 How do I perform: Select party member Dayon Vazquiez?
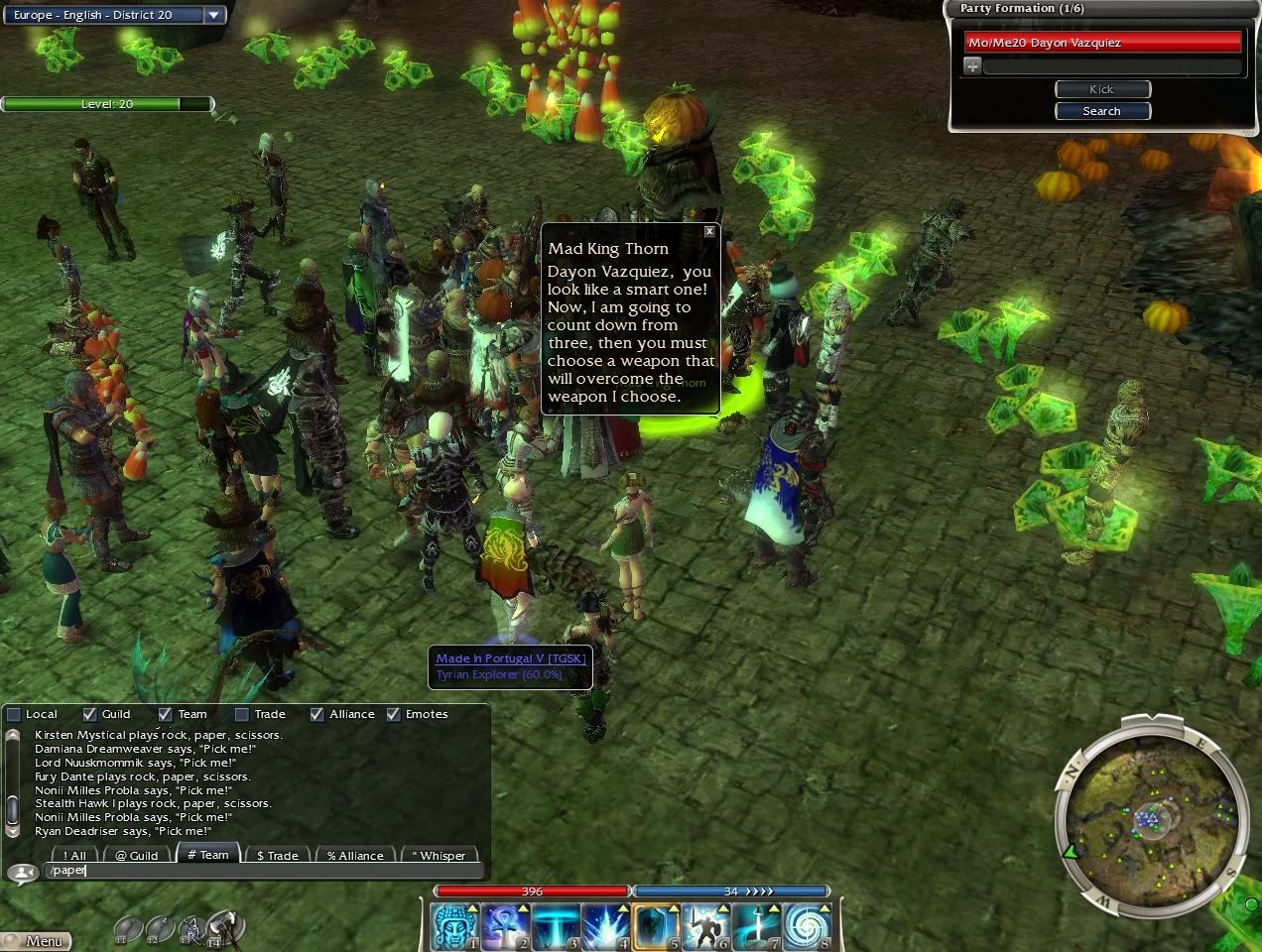pos(1102,43)
